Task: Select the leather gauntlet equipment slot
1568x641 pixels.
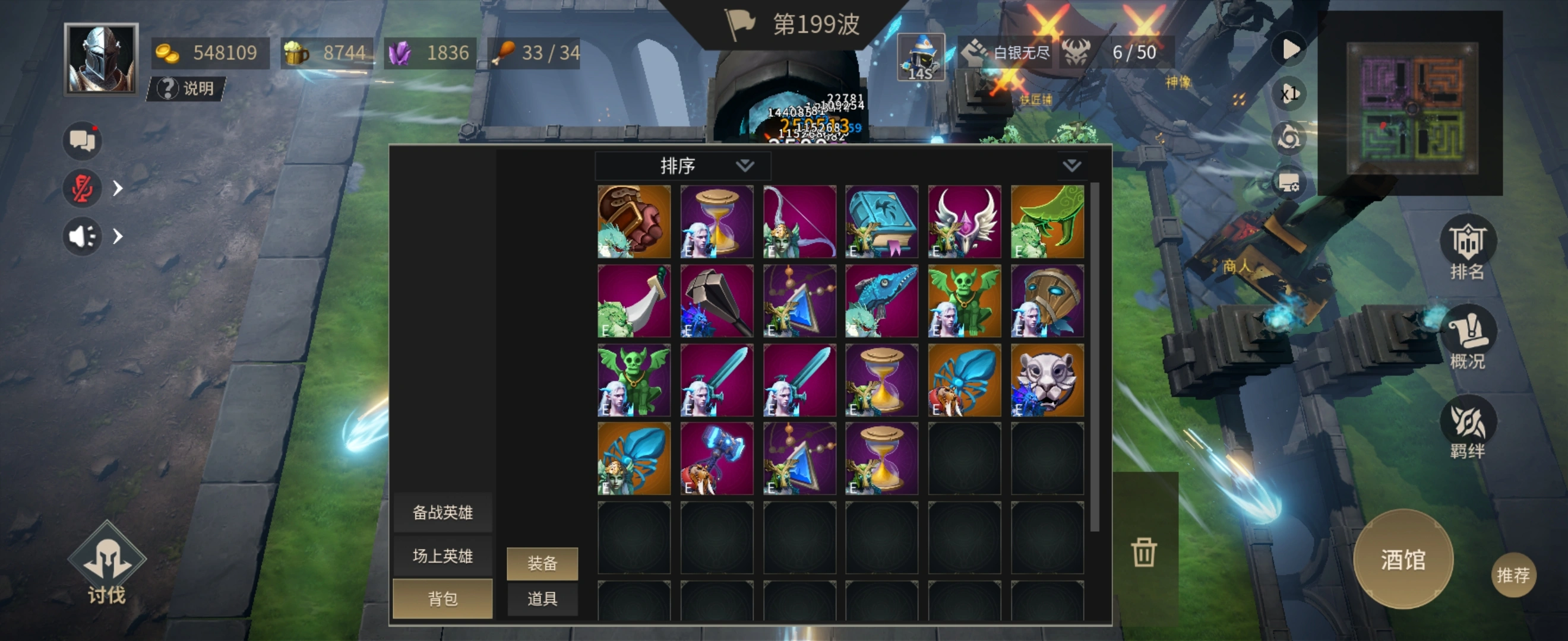Action: click(x=634, y=222)
